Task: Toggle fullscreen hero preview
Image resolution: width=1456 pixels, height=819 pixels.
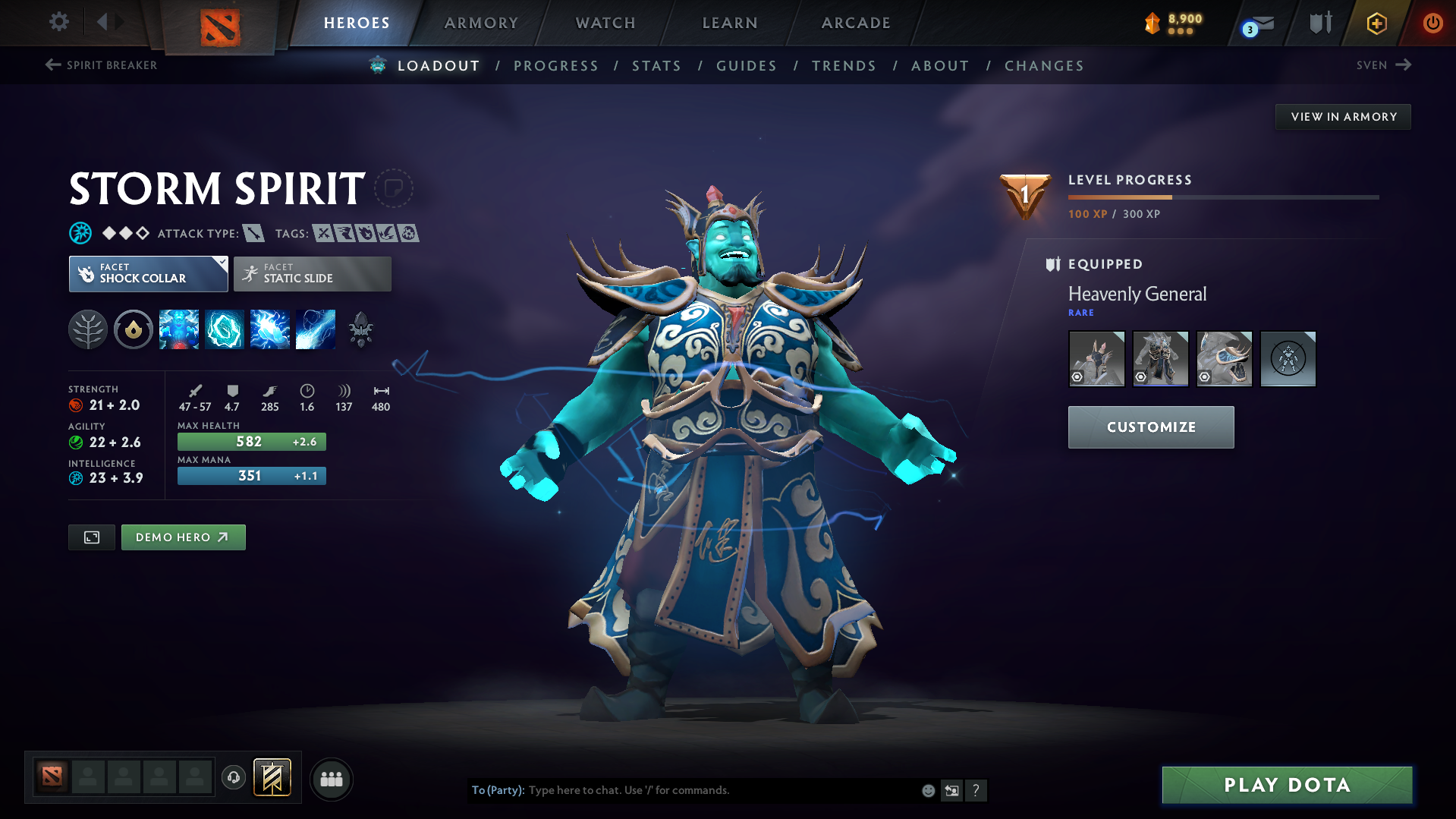Action: click(x=91, y=537)
